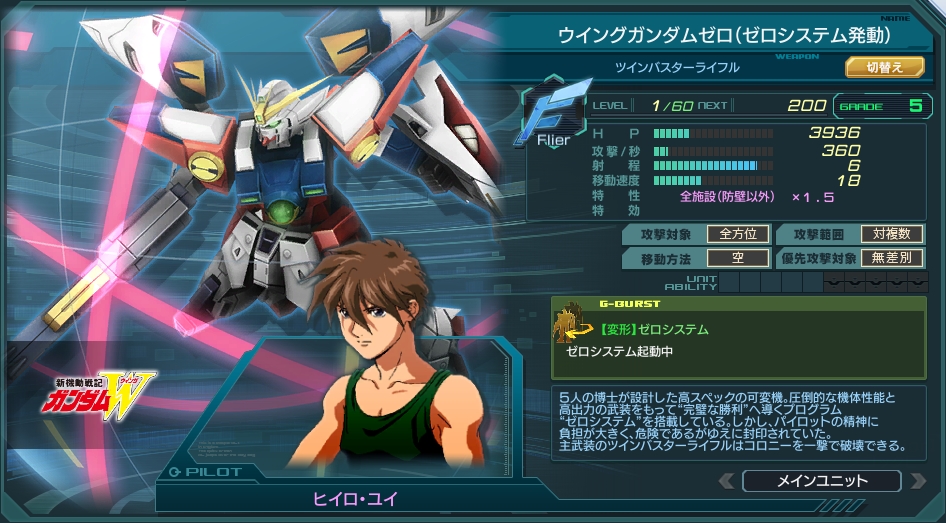Click the 切替え weapon switch button
This screenshot has width=946, height=523.
(x=884, y=67)
